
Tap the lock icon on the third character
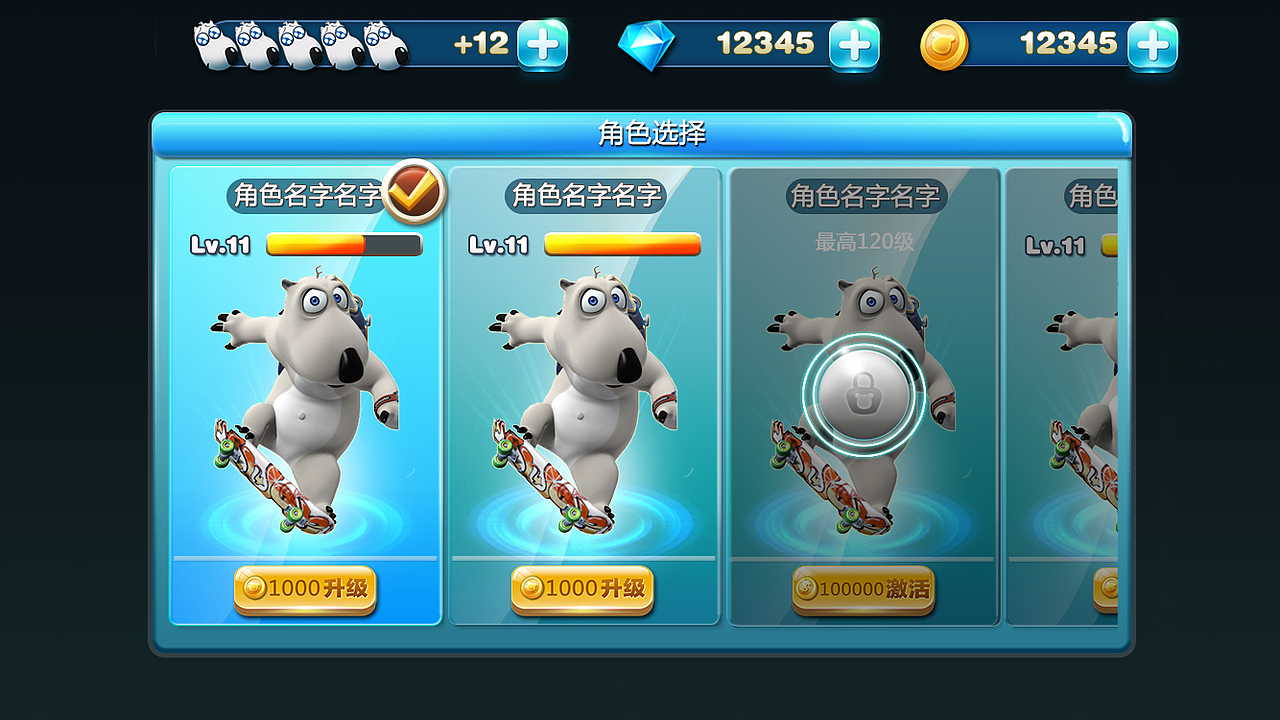coord(862,390)
